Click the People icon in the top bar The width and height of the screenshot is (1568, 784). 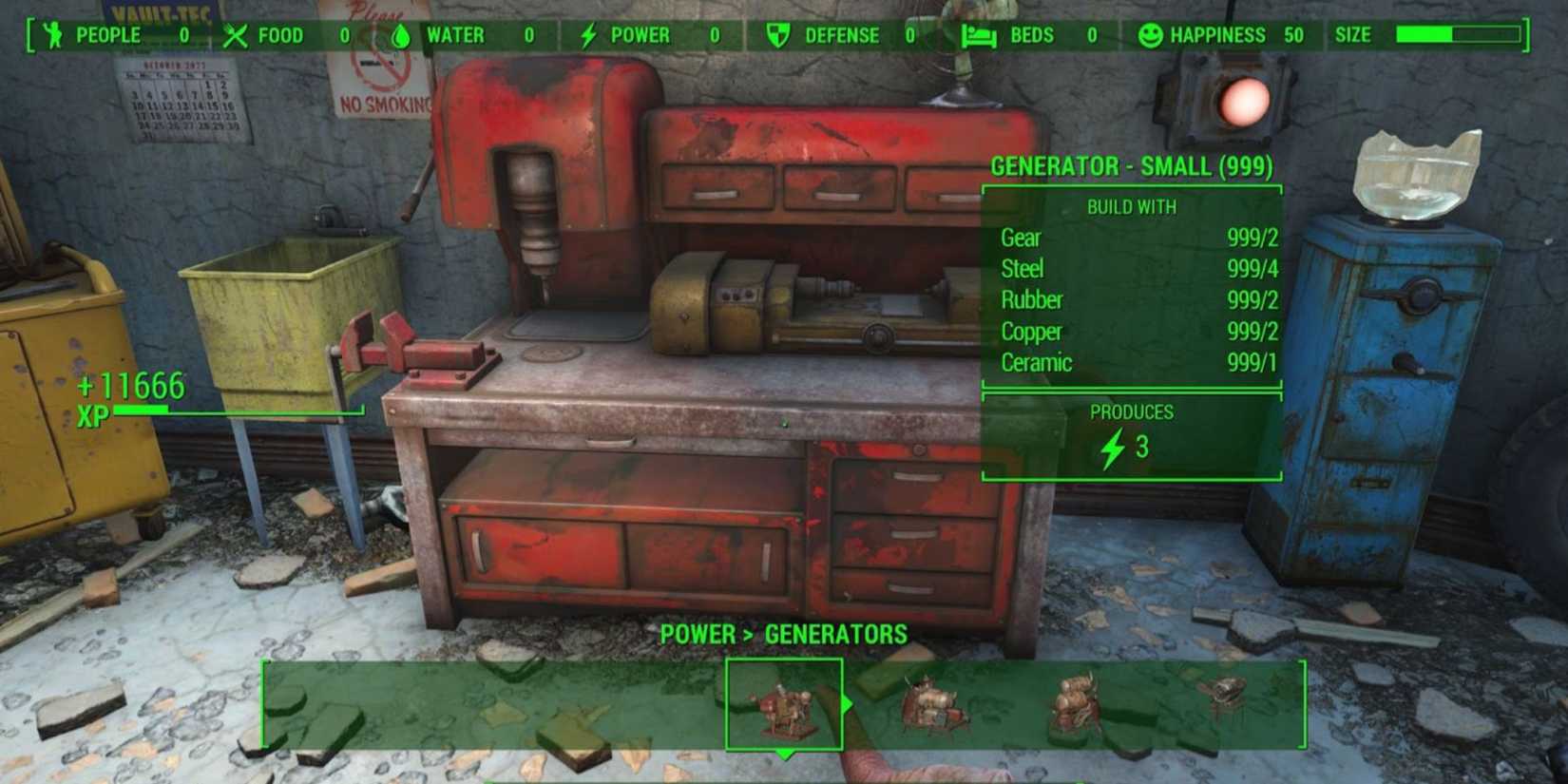[52, 36]
